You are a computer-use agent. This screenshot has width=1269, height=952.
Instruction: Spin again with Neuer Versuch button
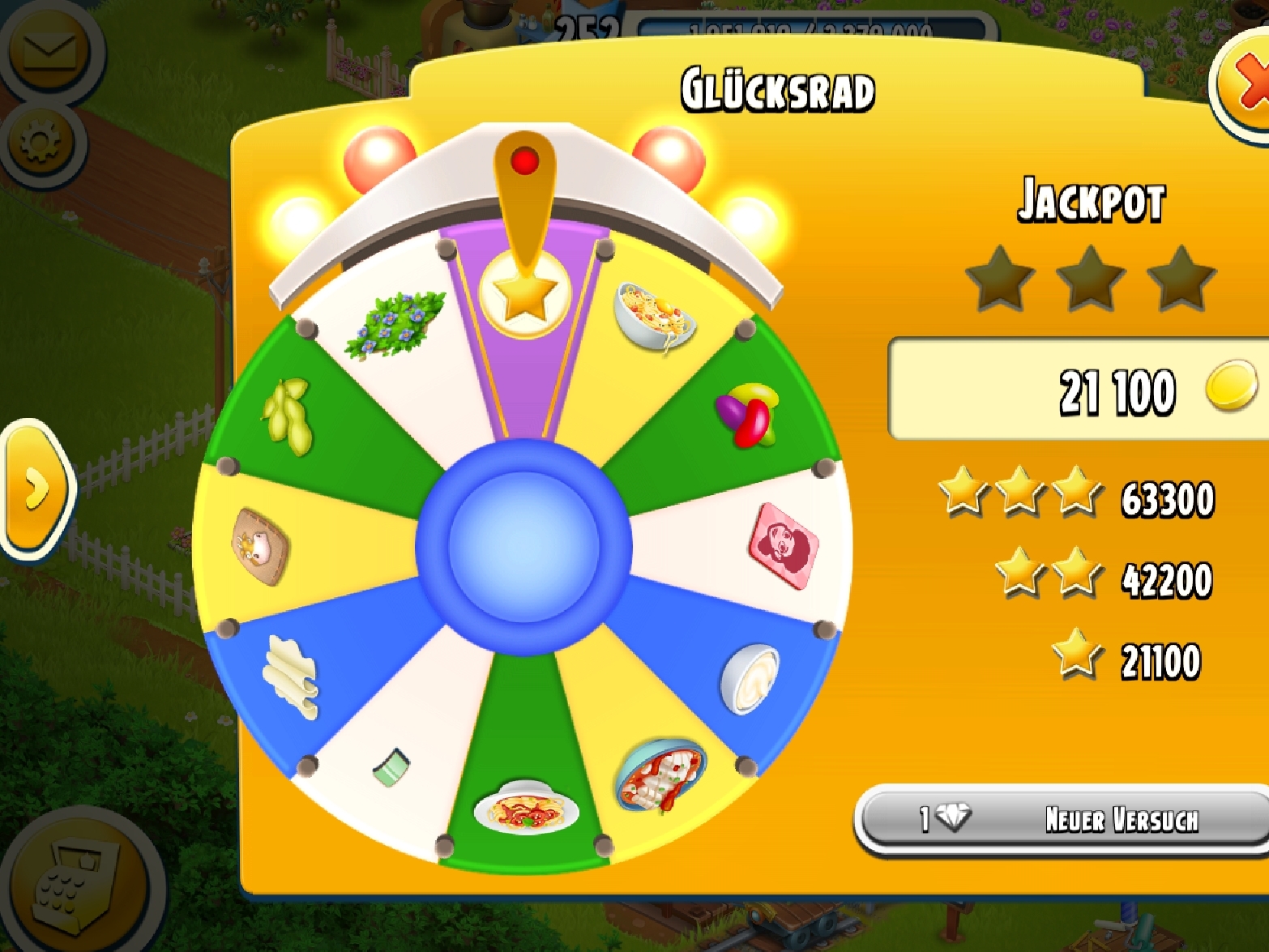coord(1063,819)
